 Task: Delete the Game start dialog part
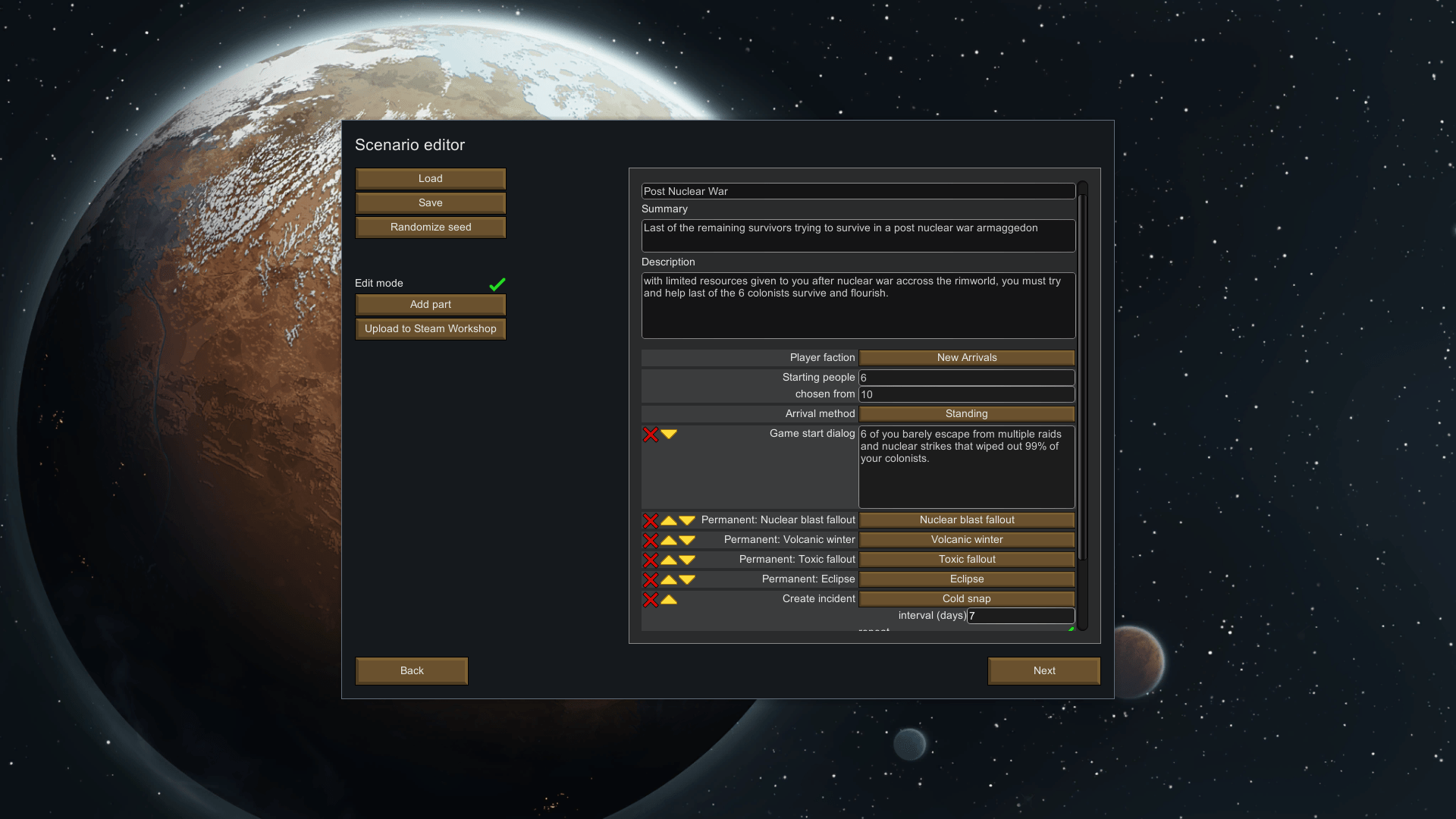click(651, 435)
